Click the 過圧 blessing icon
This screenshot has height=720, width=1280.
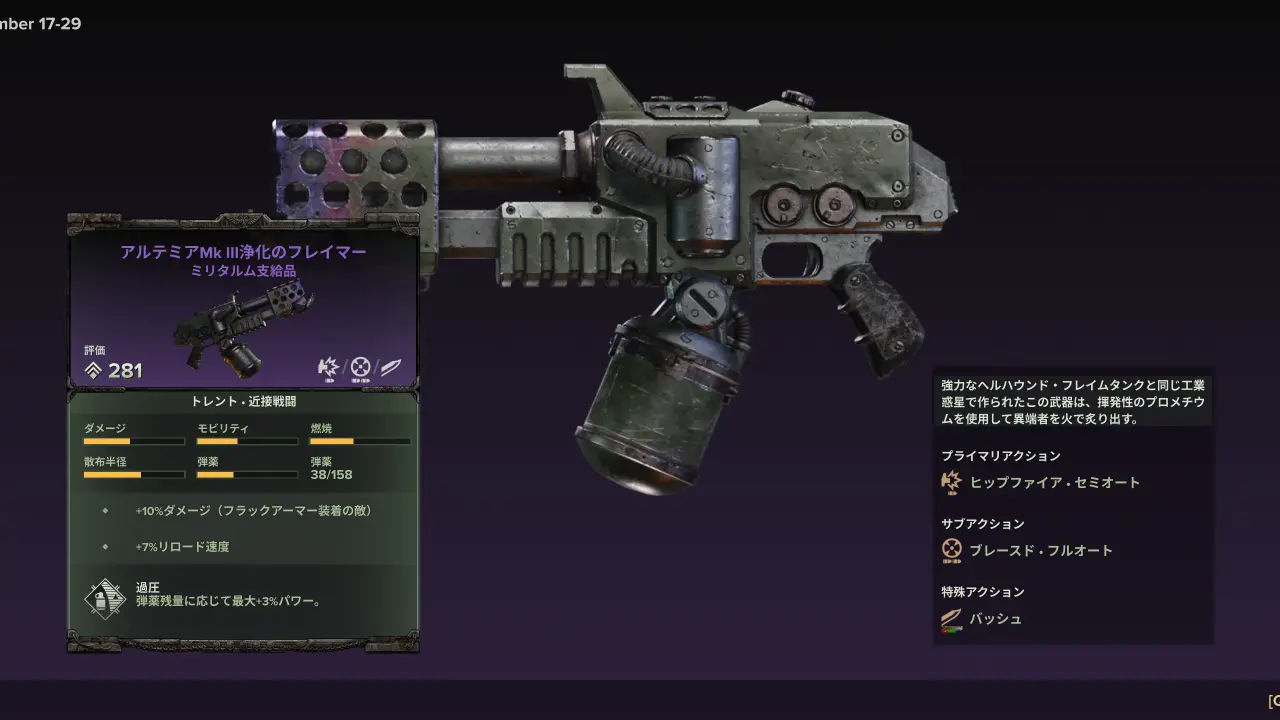(x=104, y=596)
